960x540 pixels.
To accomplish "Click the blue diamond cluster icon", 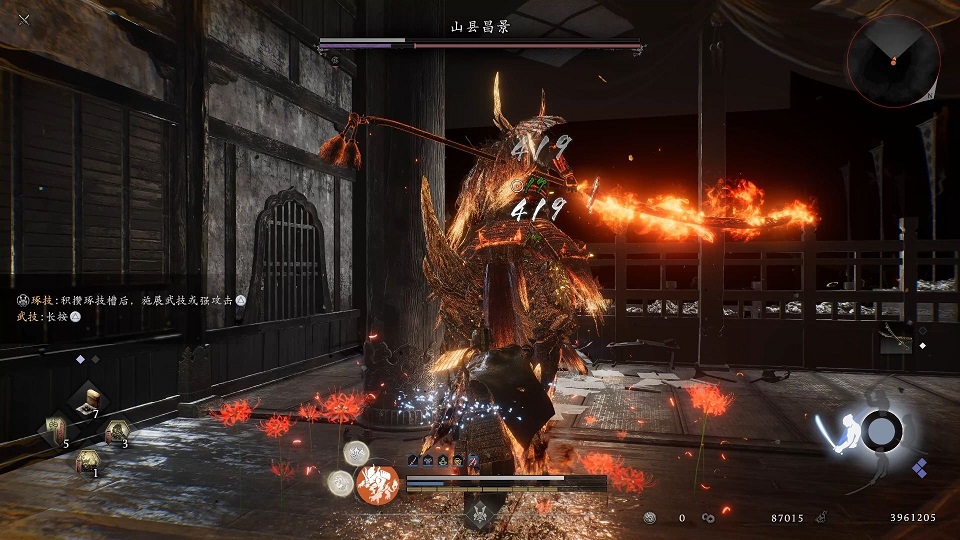I will coord(919,466).
